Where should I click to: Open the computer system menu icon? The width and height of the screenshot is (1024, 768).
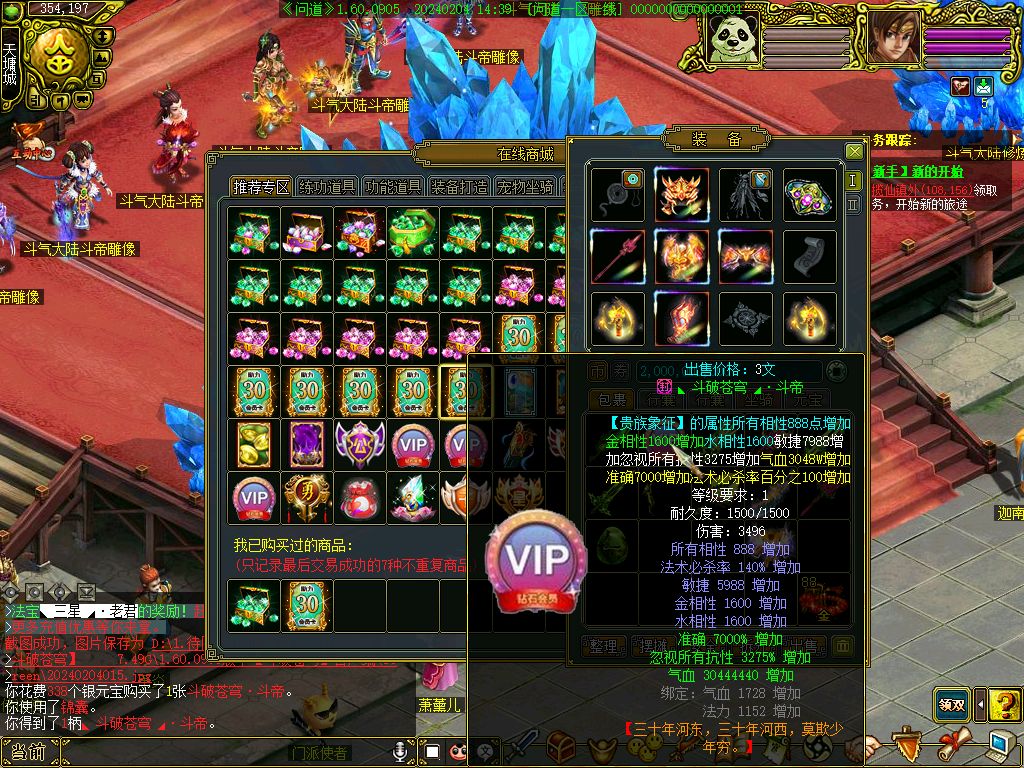coord(1001,745)
